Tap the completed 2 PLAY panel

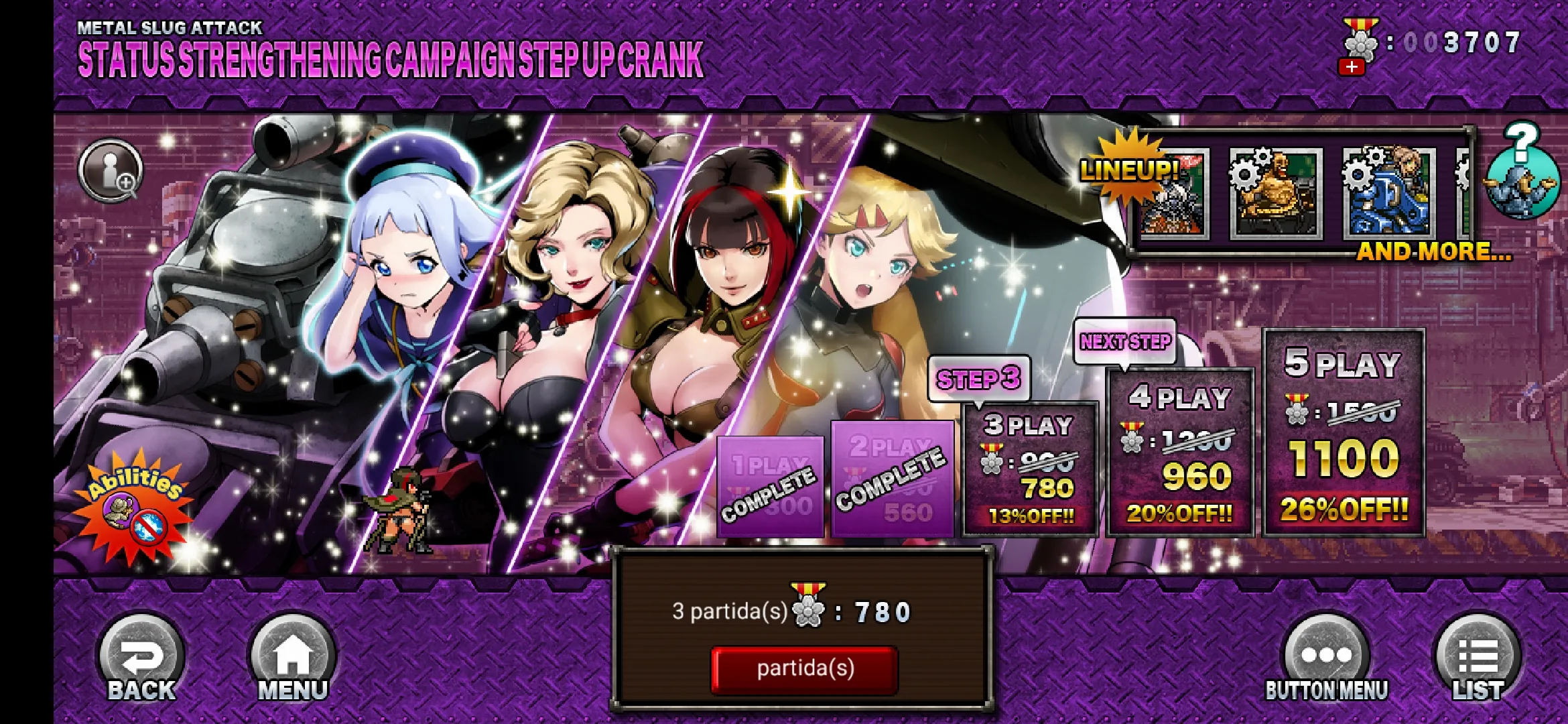[x=892, y=479]
